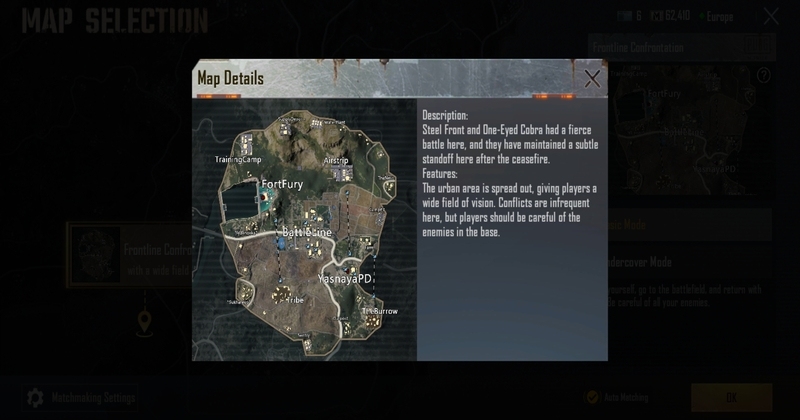Choose the Frontline Confrontation map card
Image resolution: width=800 pixels, height=420 pixels.
130,256
